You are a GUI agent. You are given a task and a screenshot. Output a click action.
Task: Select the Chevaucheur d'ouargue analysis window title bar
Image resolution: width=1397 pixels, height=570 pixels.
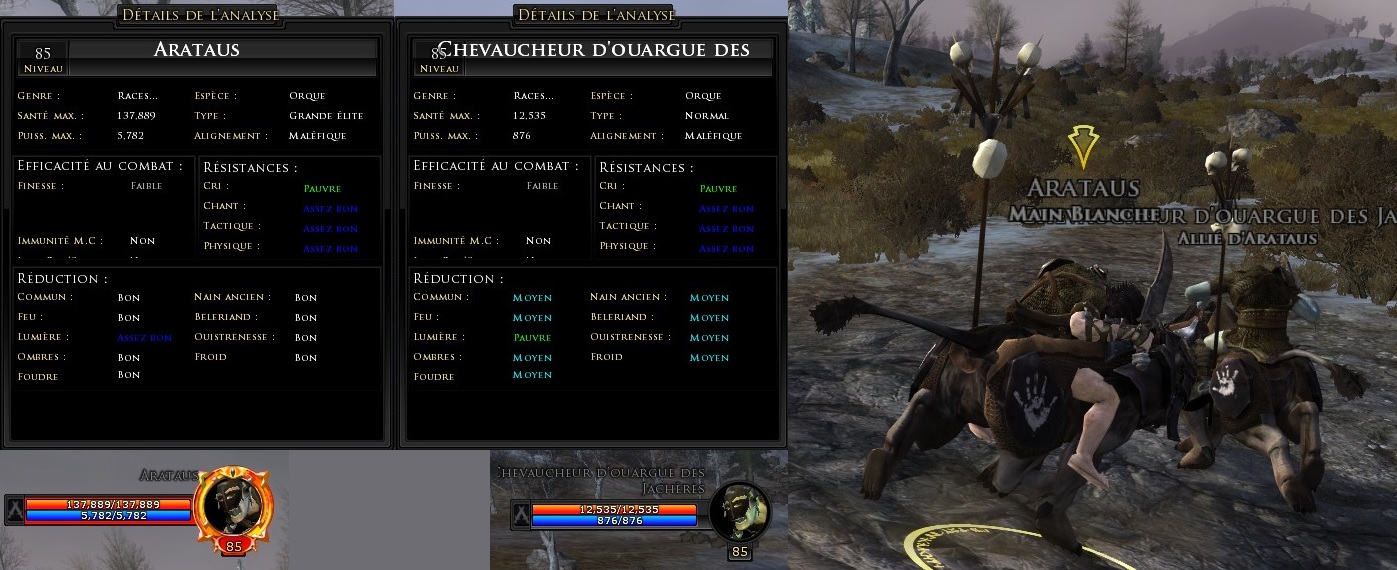[x=596, y=14]
